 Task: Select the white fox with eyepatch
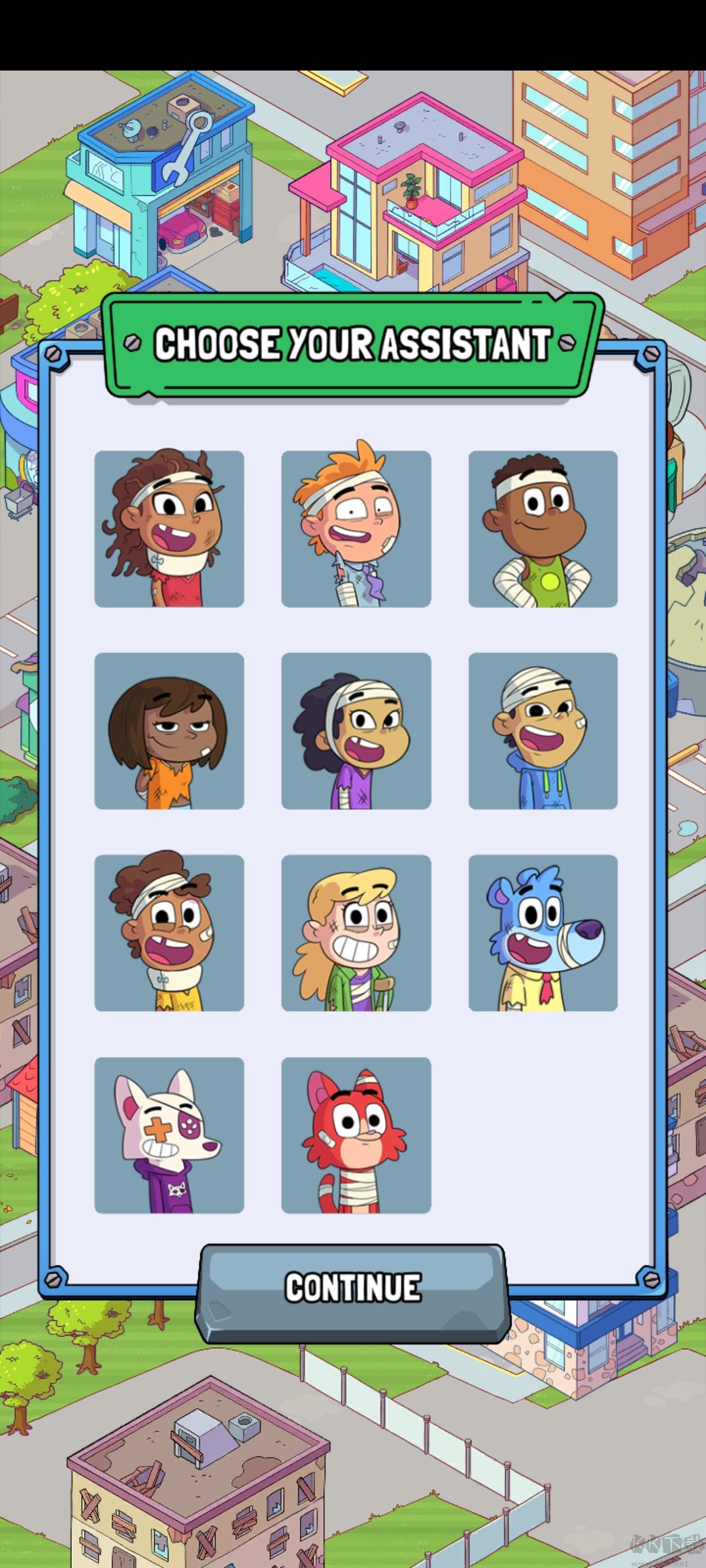coord(169,1135)
